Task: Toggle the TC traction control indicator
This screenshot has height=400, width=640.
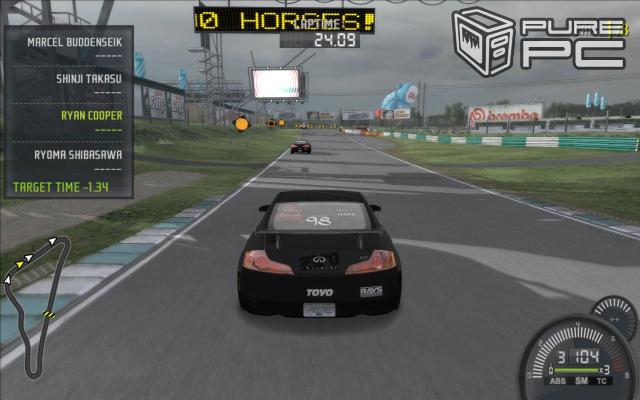Action: tap(599, 379)
